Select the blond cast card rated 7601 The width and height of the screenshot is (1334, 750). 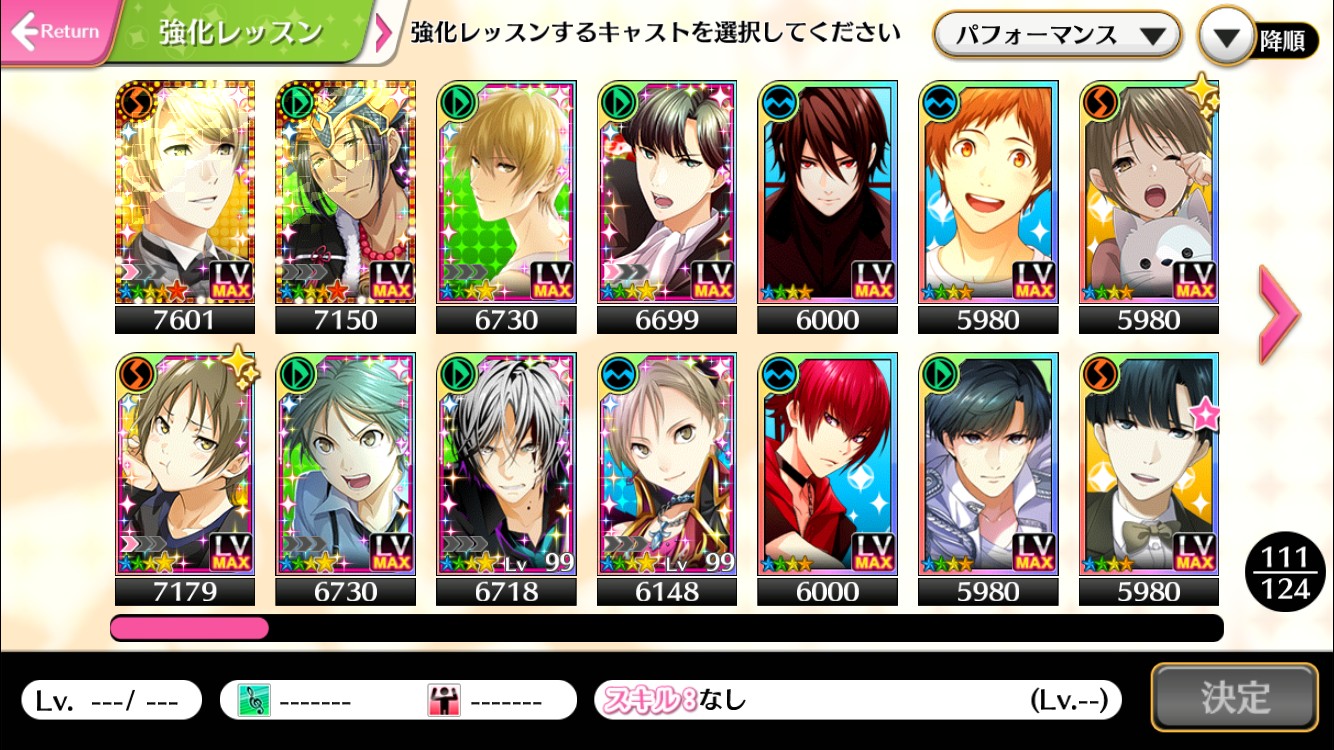coord(185,192)
